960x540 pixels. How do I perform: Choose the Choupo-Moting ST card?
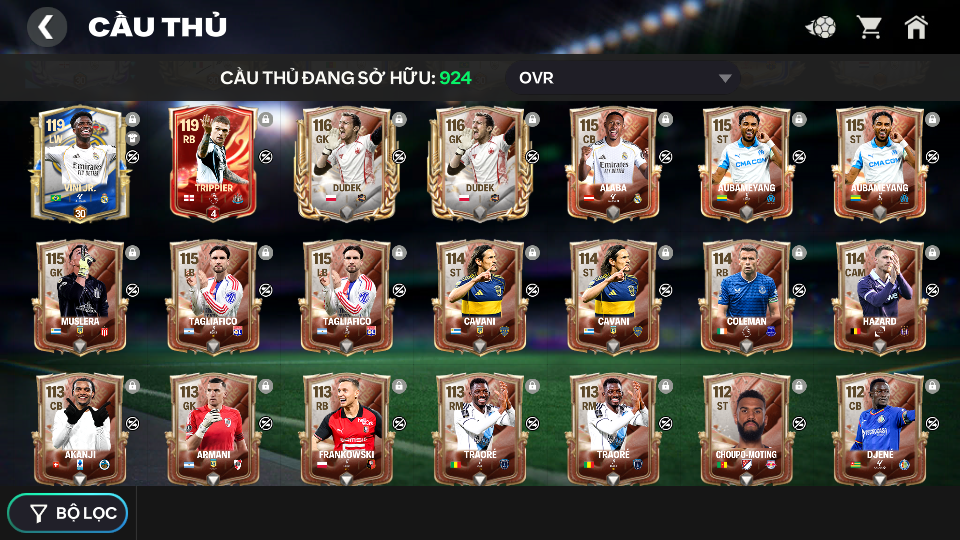click(x=746, y=428)
